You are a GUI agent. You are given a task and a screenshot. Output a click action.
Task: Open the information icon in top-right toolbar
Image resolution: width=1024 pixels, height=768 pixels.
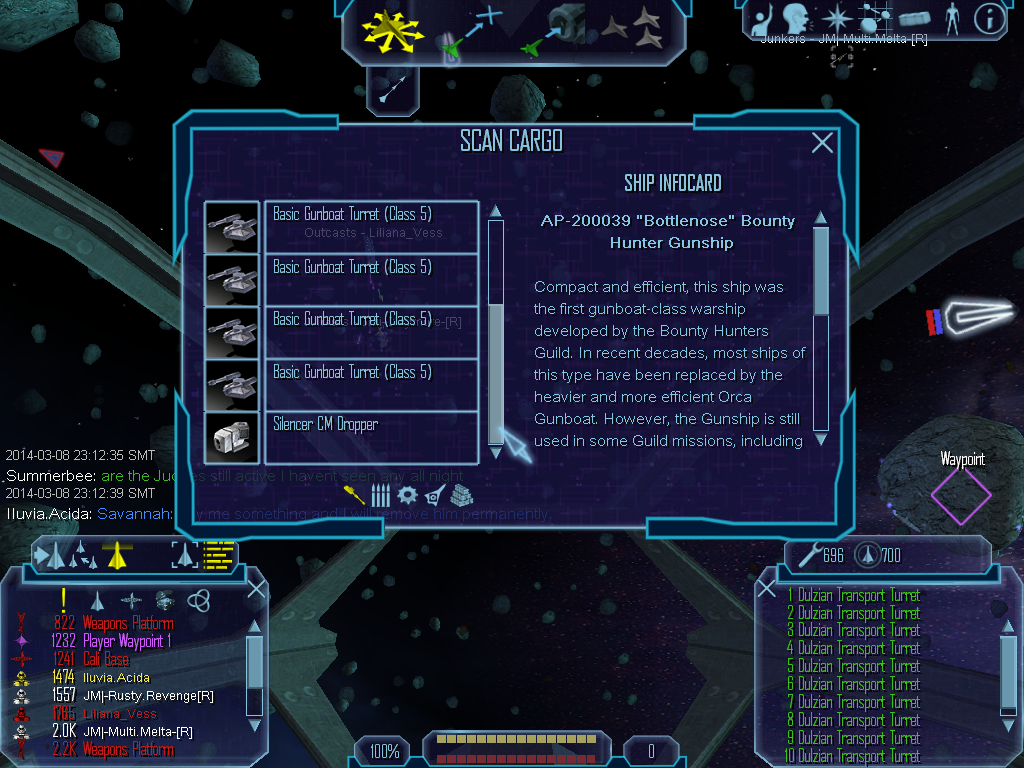[x=989, y=19]
